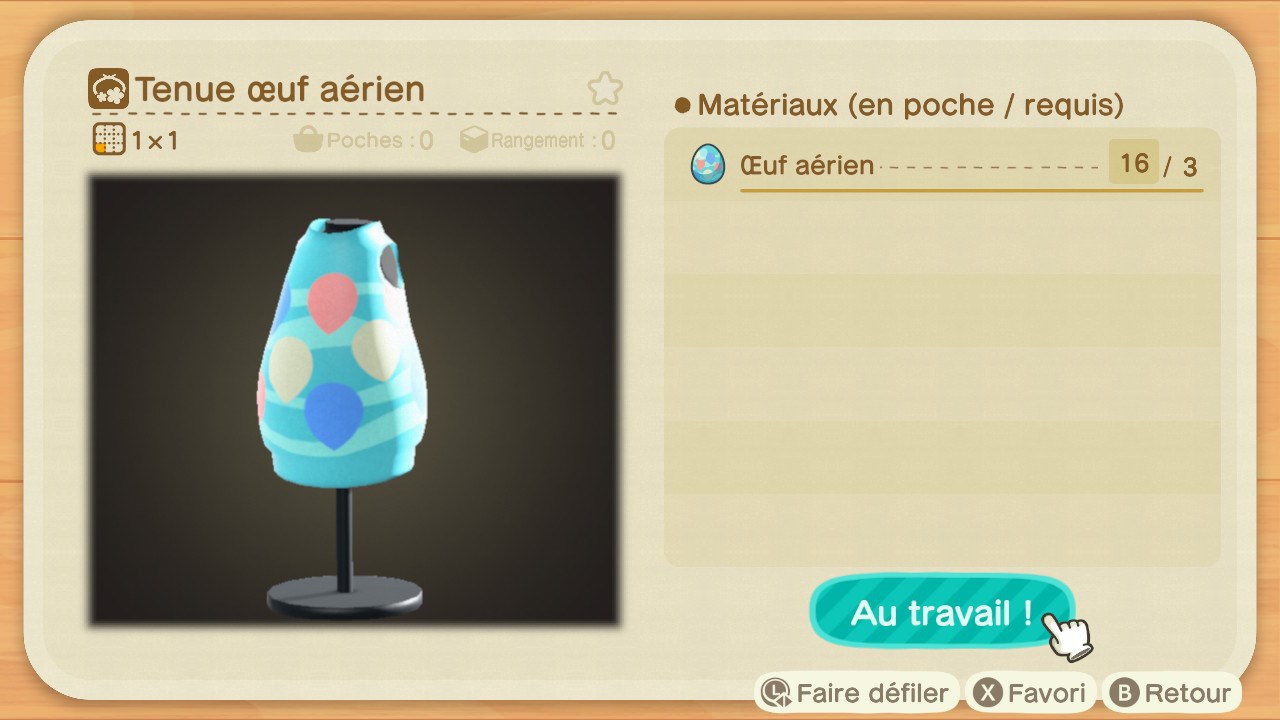Viewport: 1280px width, 720px height.
Task: Select the Œuf aérien sky egg icon
Action: pos(706,165)
